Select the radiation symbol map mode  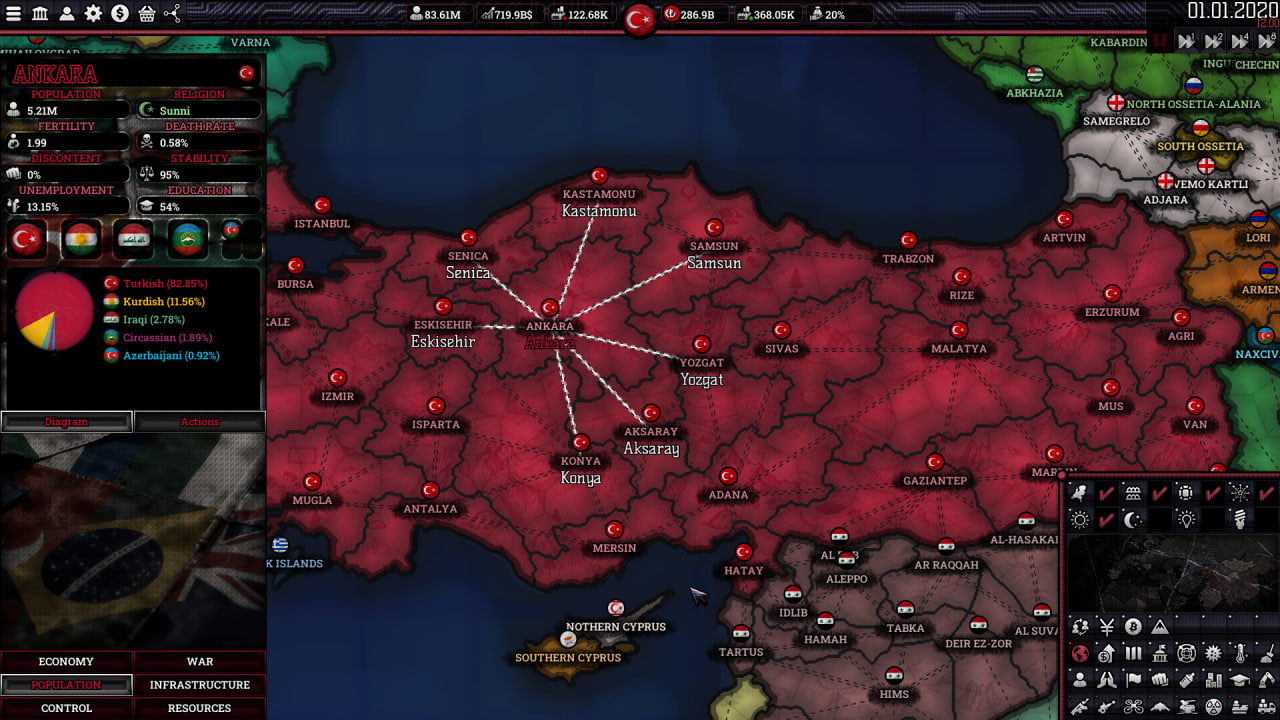pos(1213,707)
